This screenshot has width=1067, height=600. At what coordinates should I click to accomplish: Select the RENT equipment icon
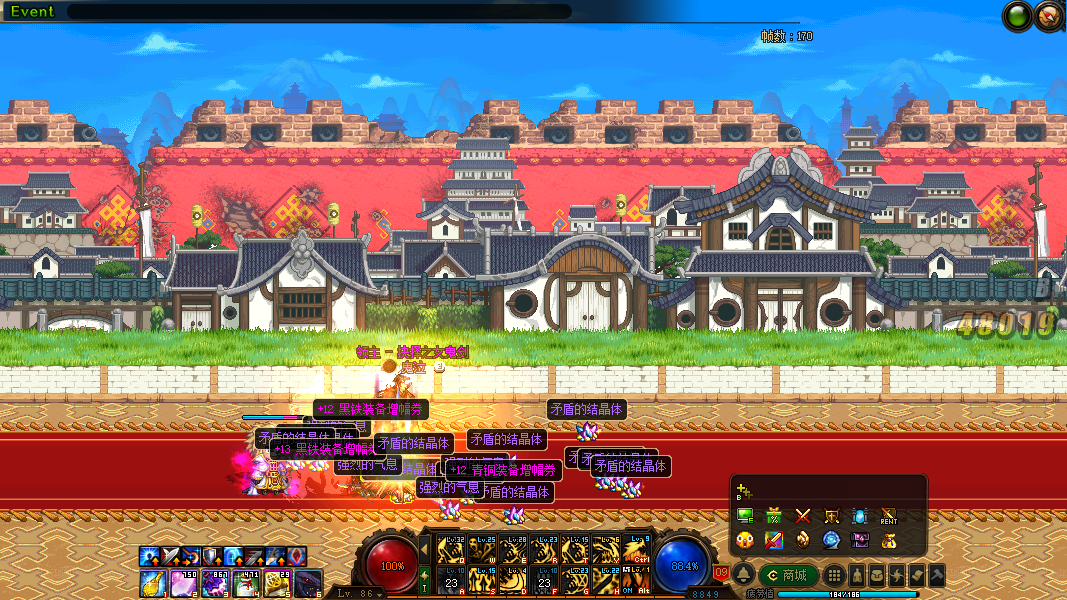point(888,516)
